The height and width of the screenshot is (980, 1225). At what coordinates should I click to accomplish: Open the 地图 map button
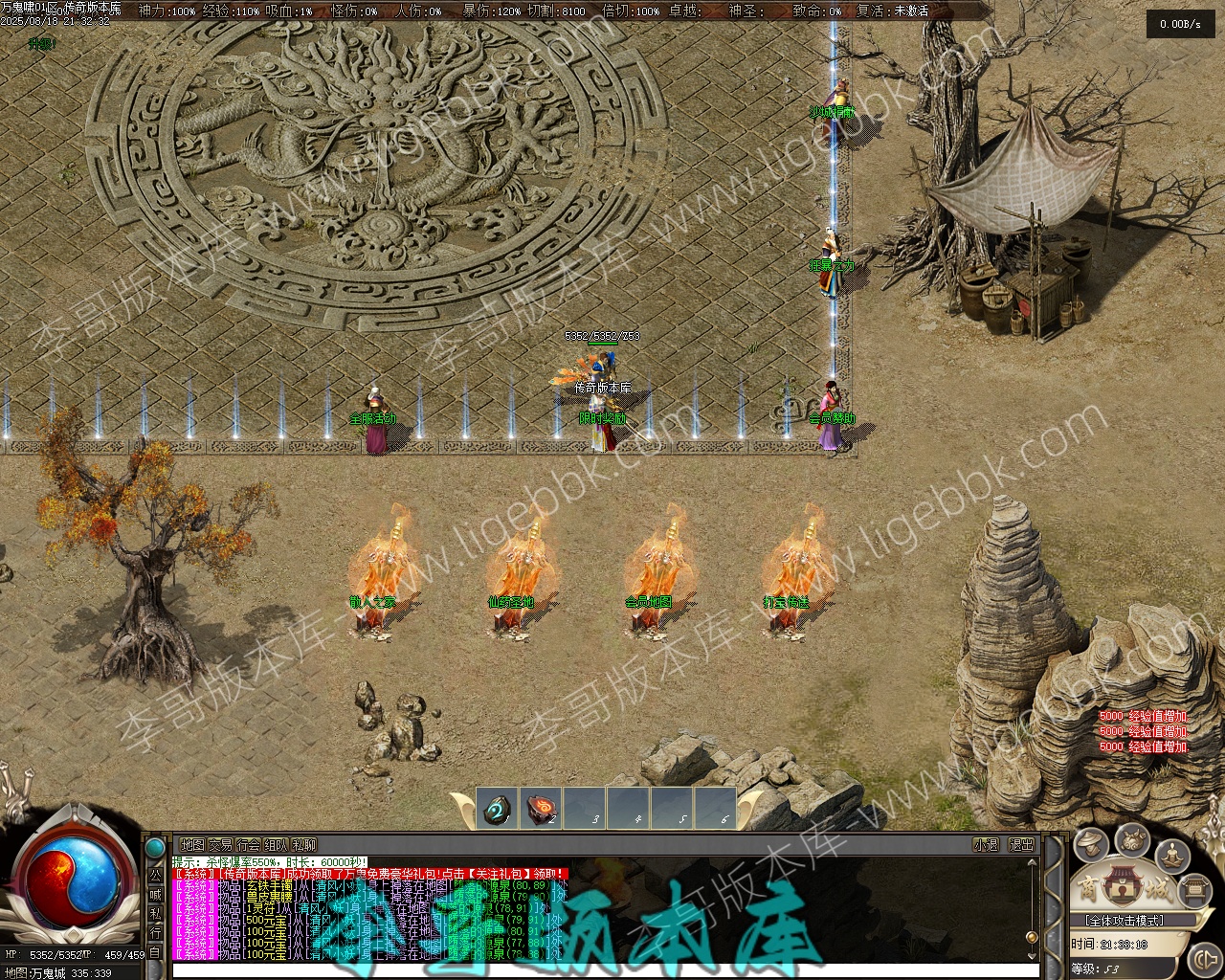click(x=192, y=845)
